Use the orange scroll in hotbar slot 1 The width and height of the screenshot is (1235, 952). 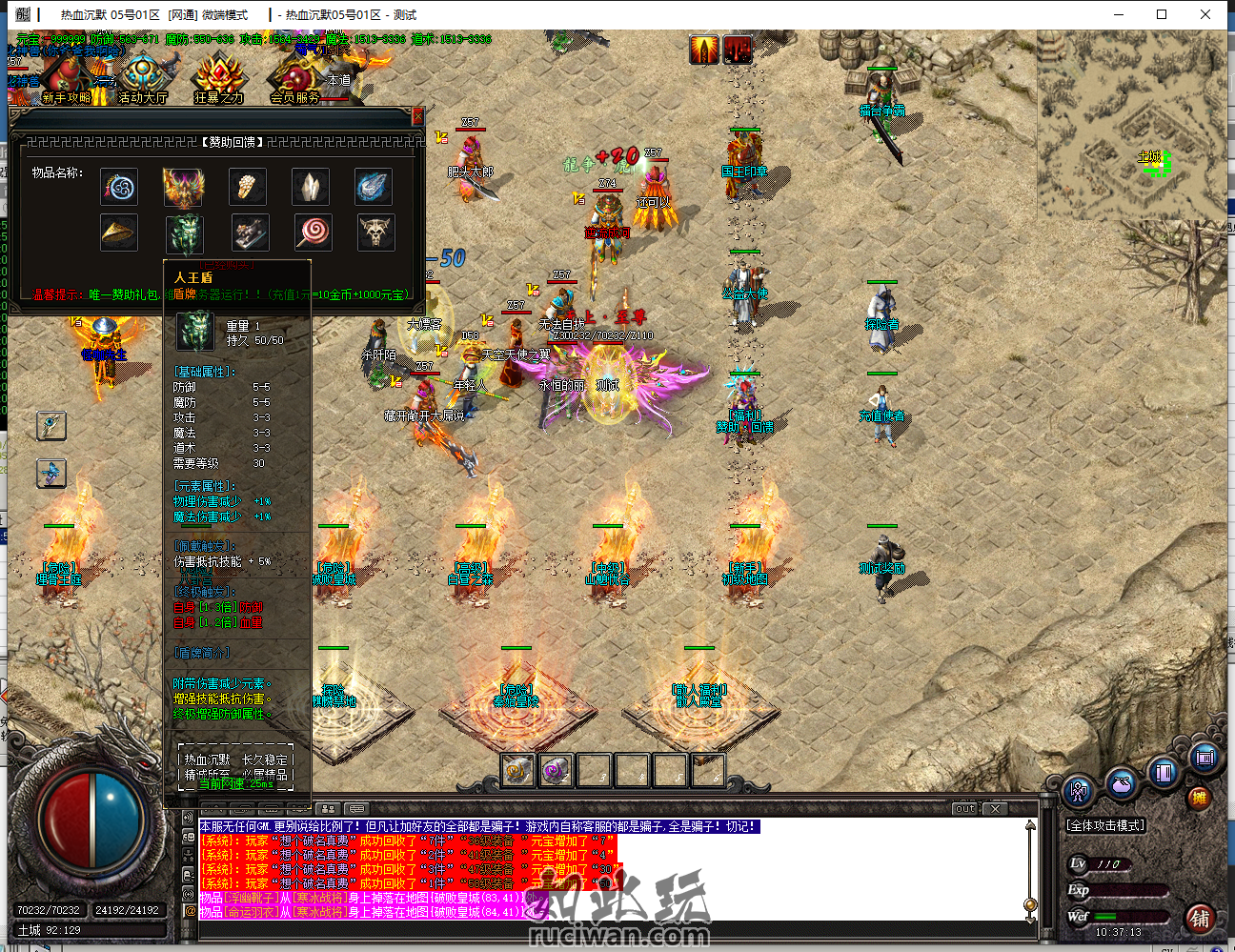point(517,770)
